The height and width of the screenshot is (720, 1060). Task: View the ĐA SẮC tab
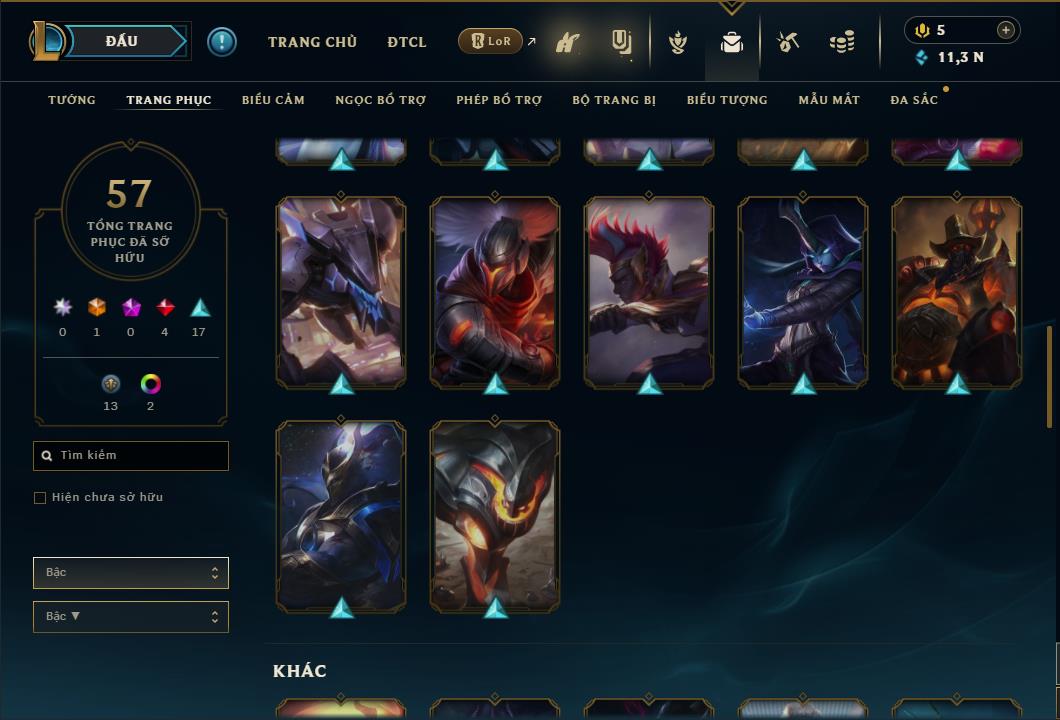pyautogui.click(x=914, y=100)
